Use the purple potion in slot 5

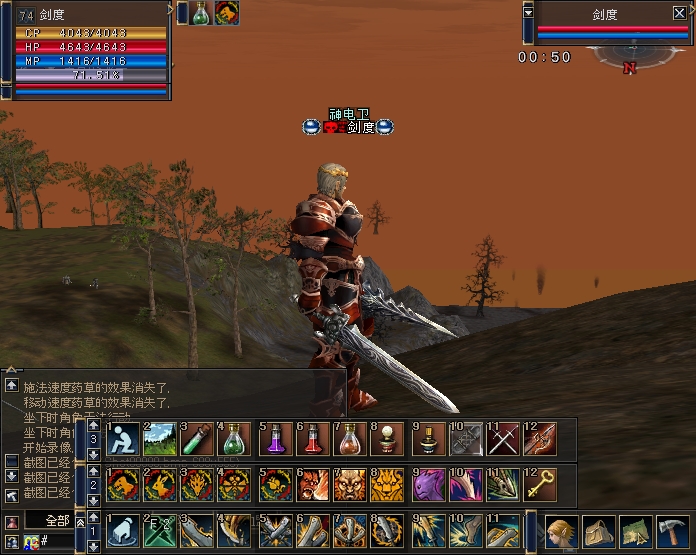276,439
